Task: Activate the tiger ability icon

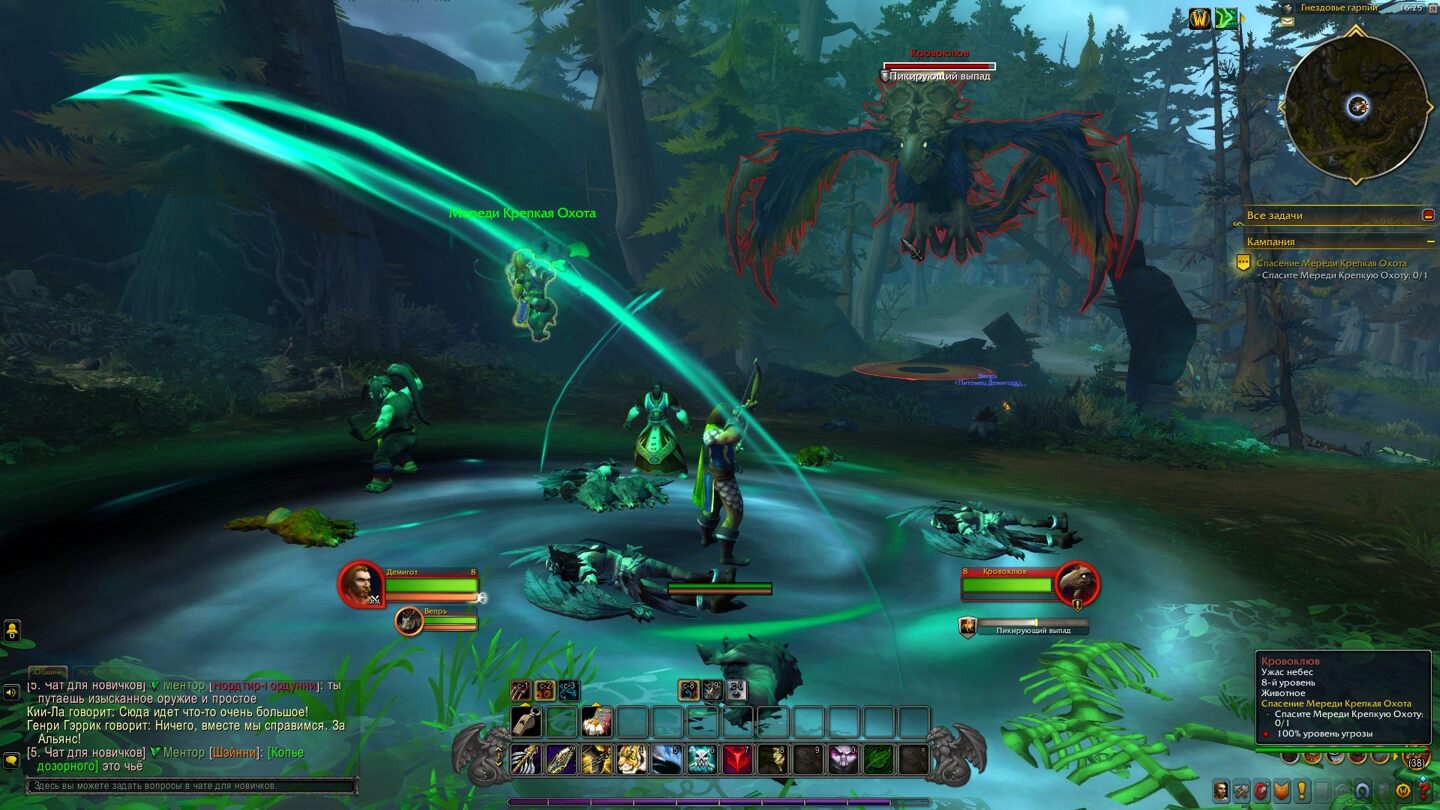Action: 632,760
